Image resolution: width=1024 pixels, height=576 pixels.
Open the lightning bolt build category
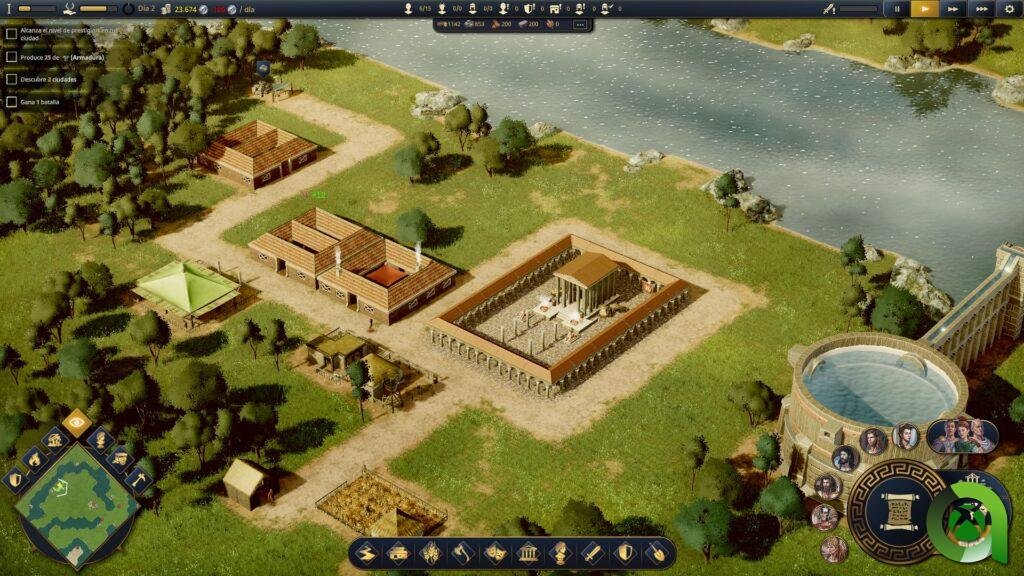(367, 553)
